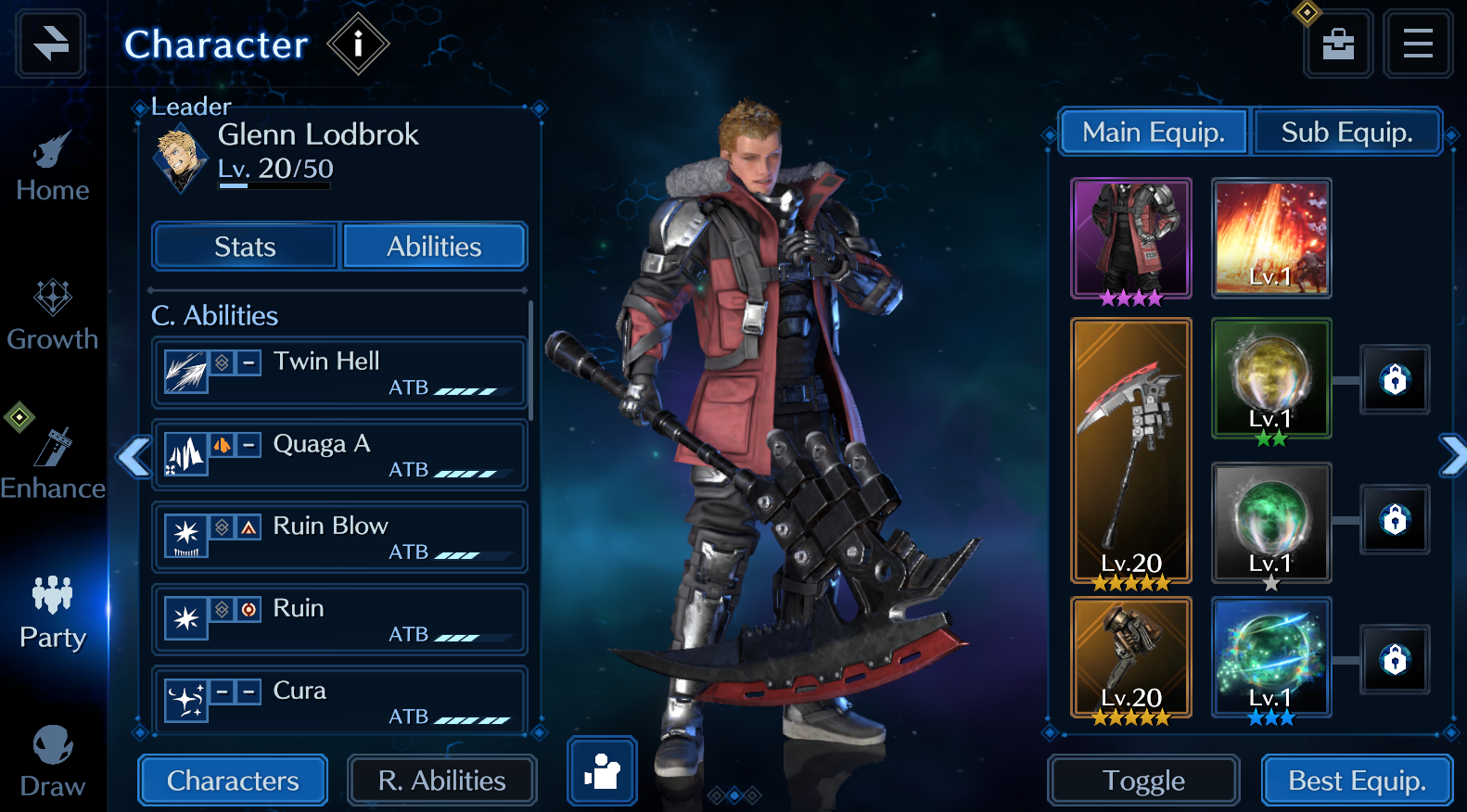Show R. Abilities

[441, 780]
